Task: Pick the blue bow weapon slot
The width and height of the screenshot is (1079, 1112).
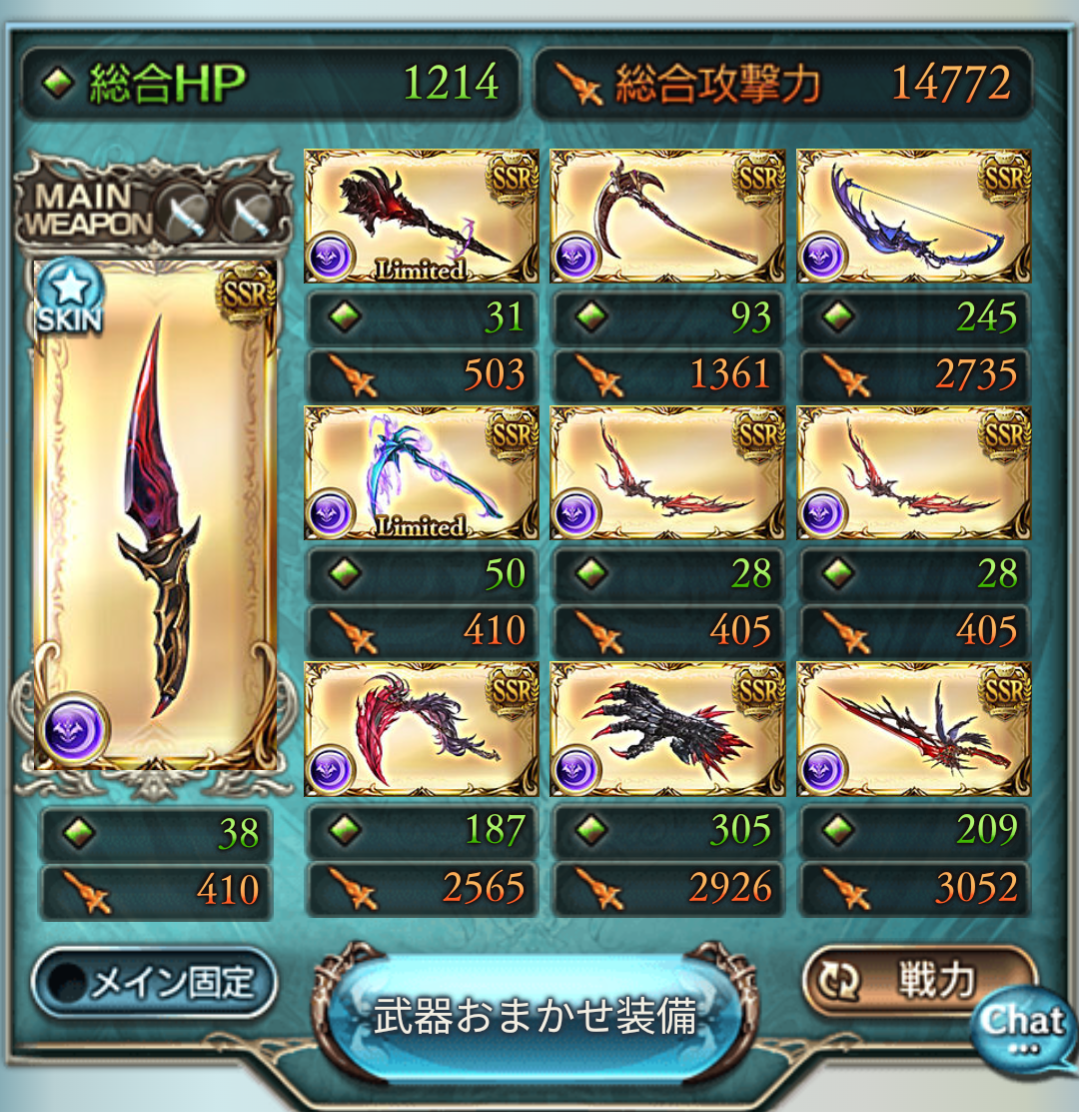Action: click(913, 216)
